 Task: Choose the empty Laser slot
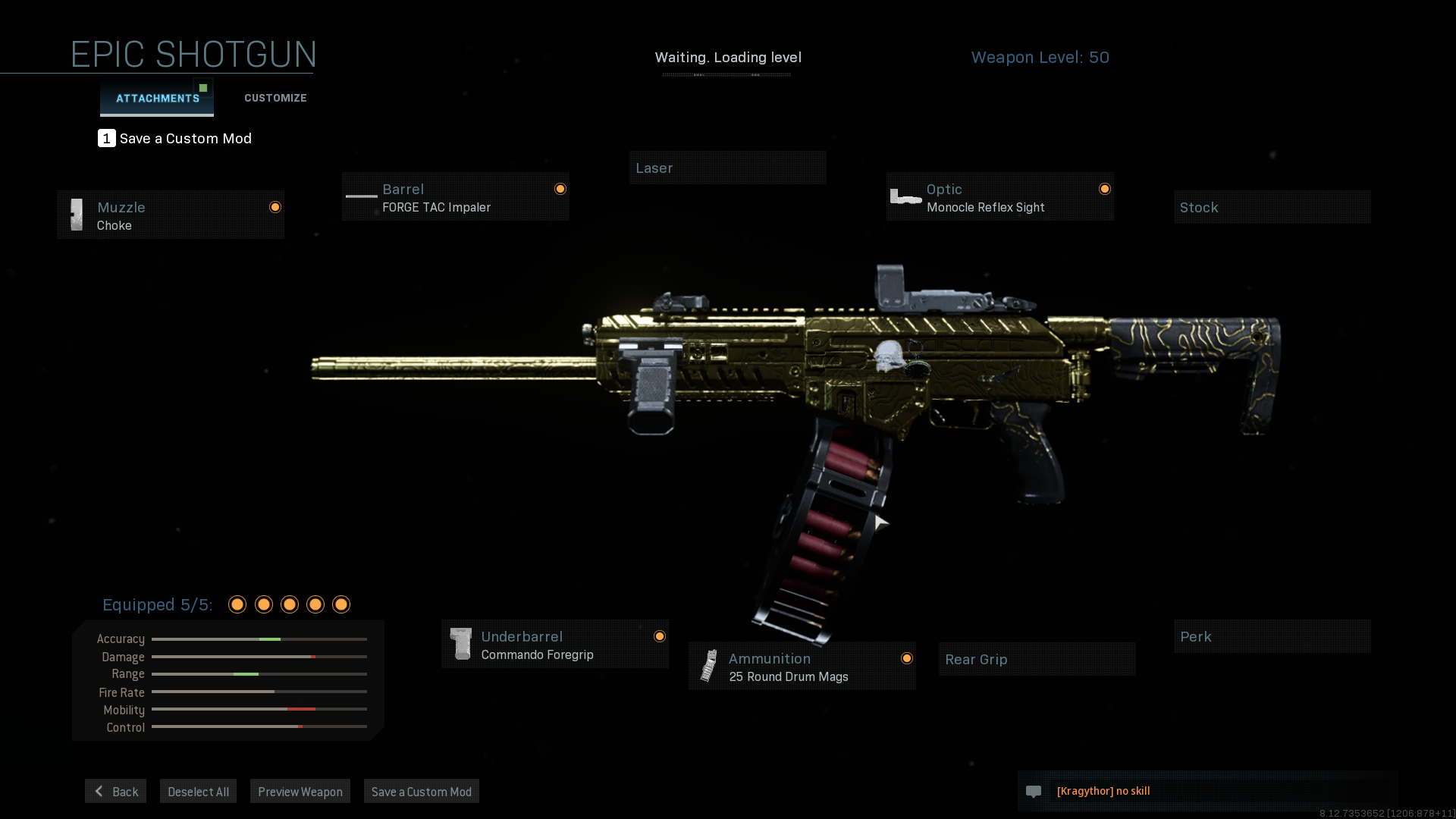pos(727,168)
